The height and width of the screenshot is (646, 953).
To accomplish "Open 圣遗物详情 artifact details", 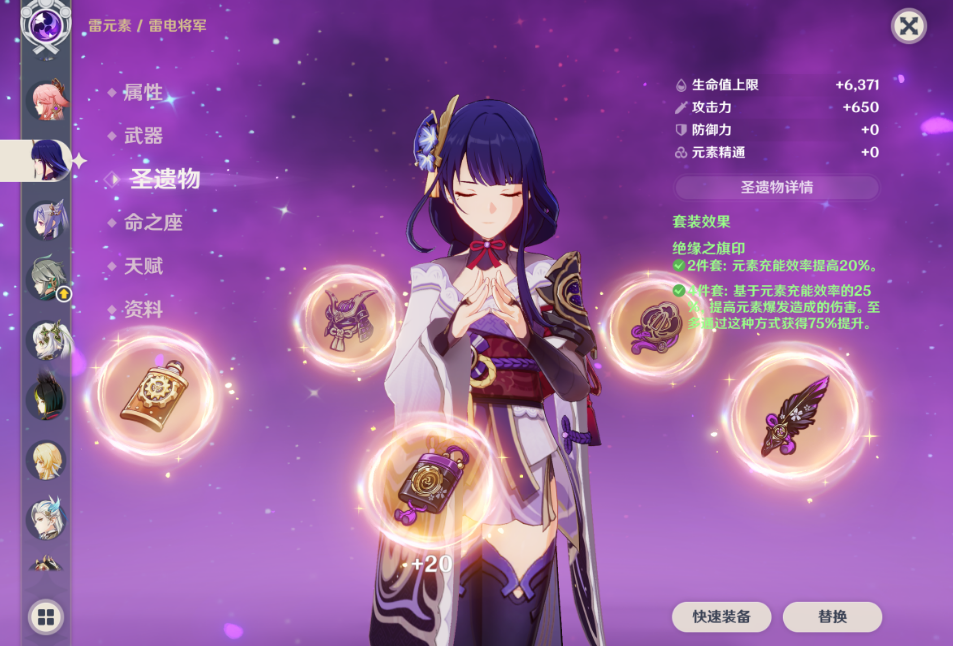I will click(x=776, y=187).
